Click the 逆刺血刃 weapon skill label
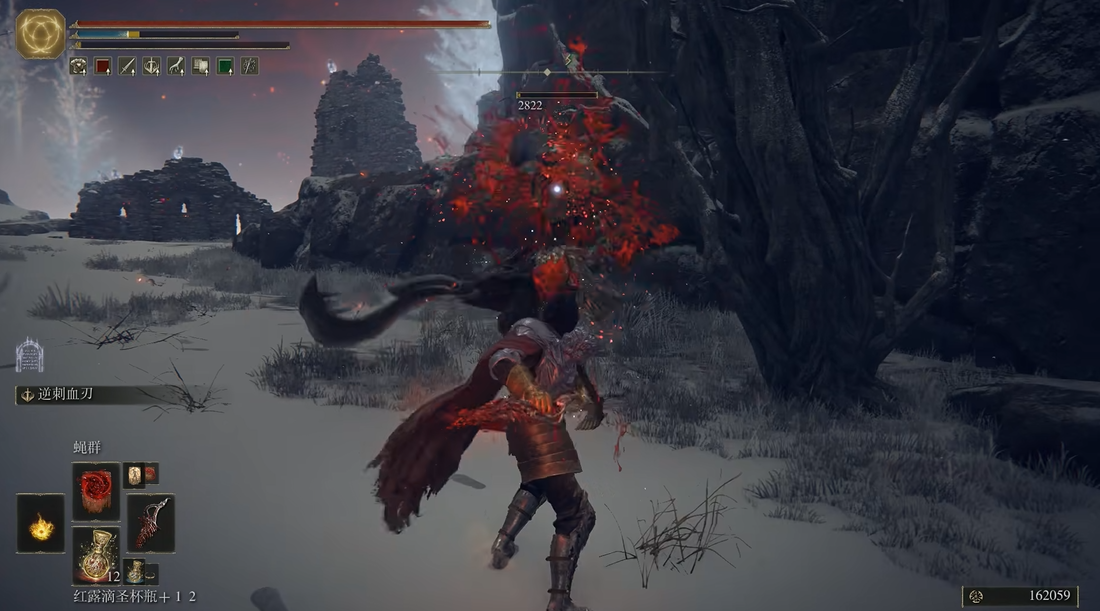The image size is (1100, 611). (x=60, y=395)
